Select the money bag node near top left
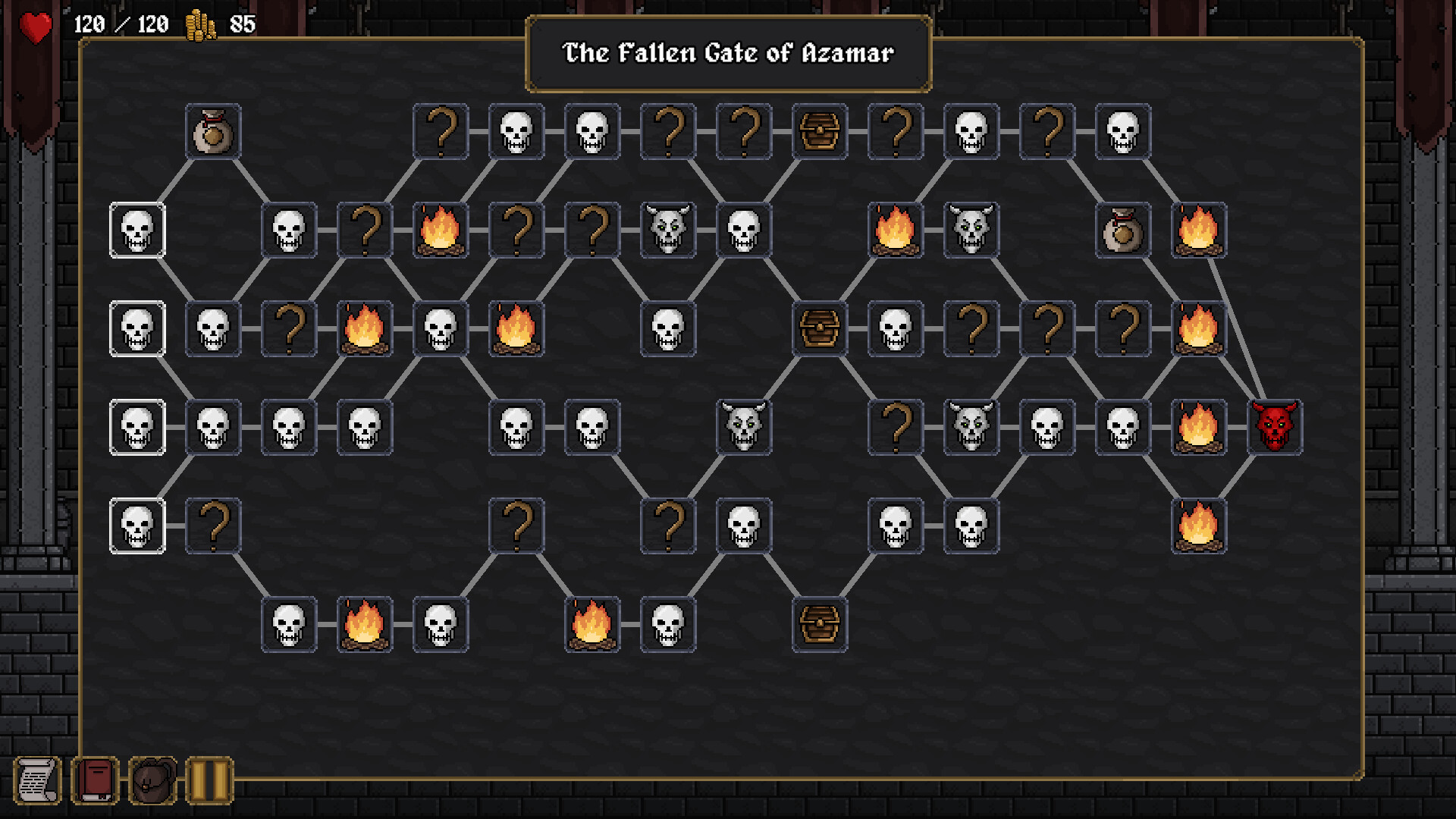Viewport: 1456px width, 819px height. (x=213, y=131)
